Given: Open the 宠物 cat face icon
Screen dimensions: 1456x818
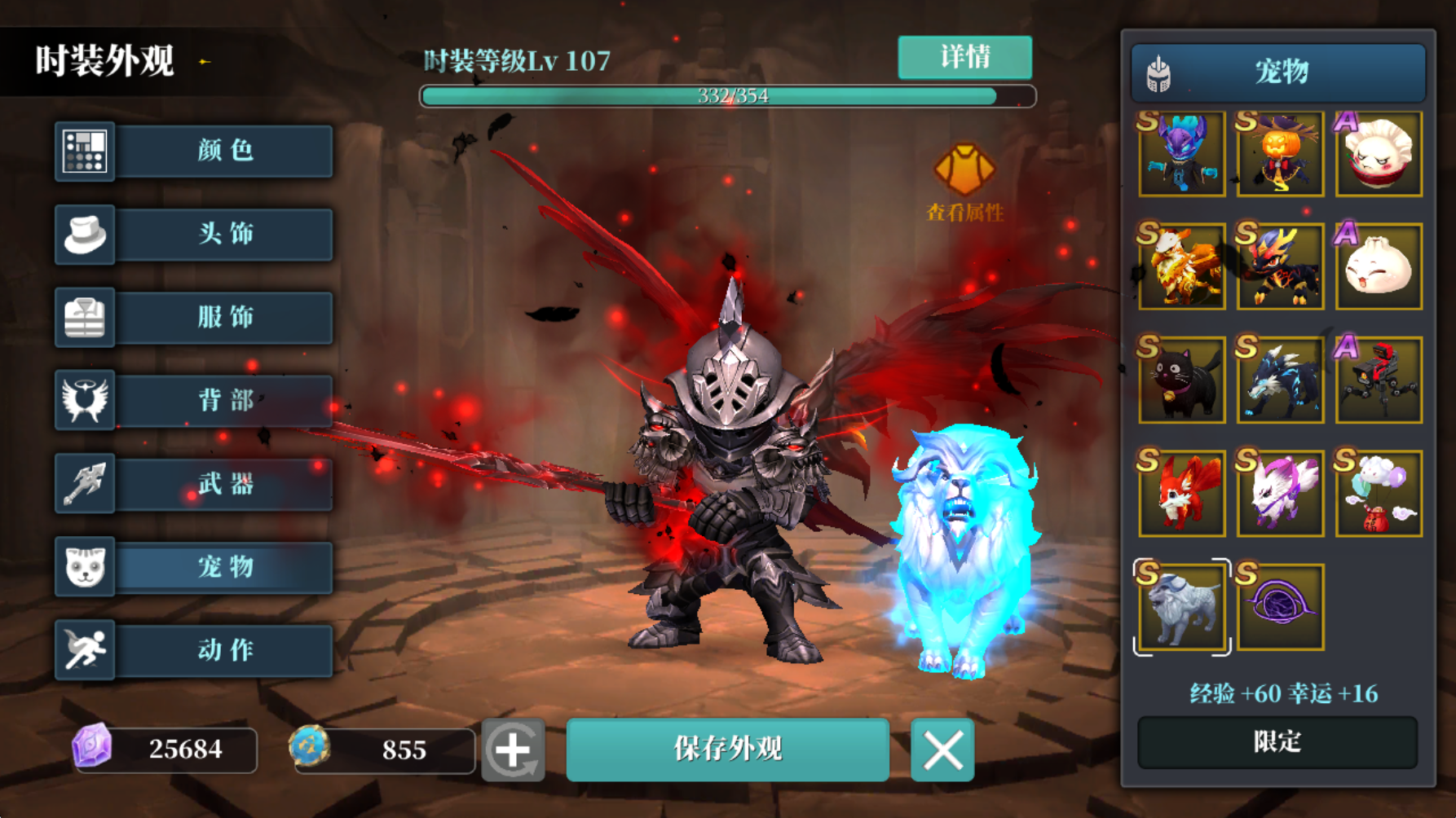Looking at the screenshot, I should point(85,568).
